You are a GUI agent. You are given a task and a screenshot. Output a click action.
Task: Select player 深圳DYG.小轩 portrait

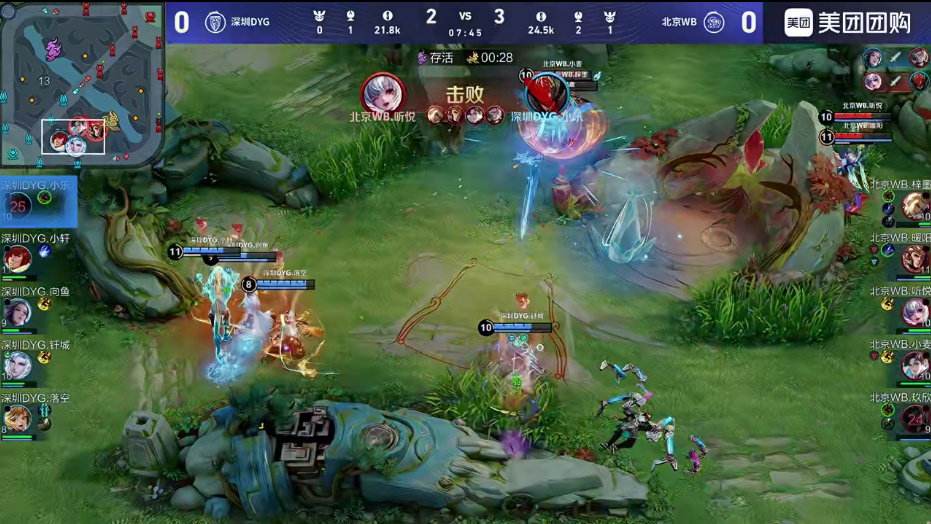point(17,260)
